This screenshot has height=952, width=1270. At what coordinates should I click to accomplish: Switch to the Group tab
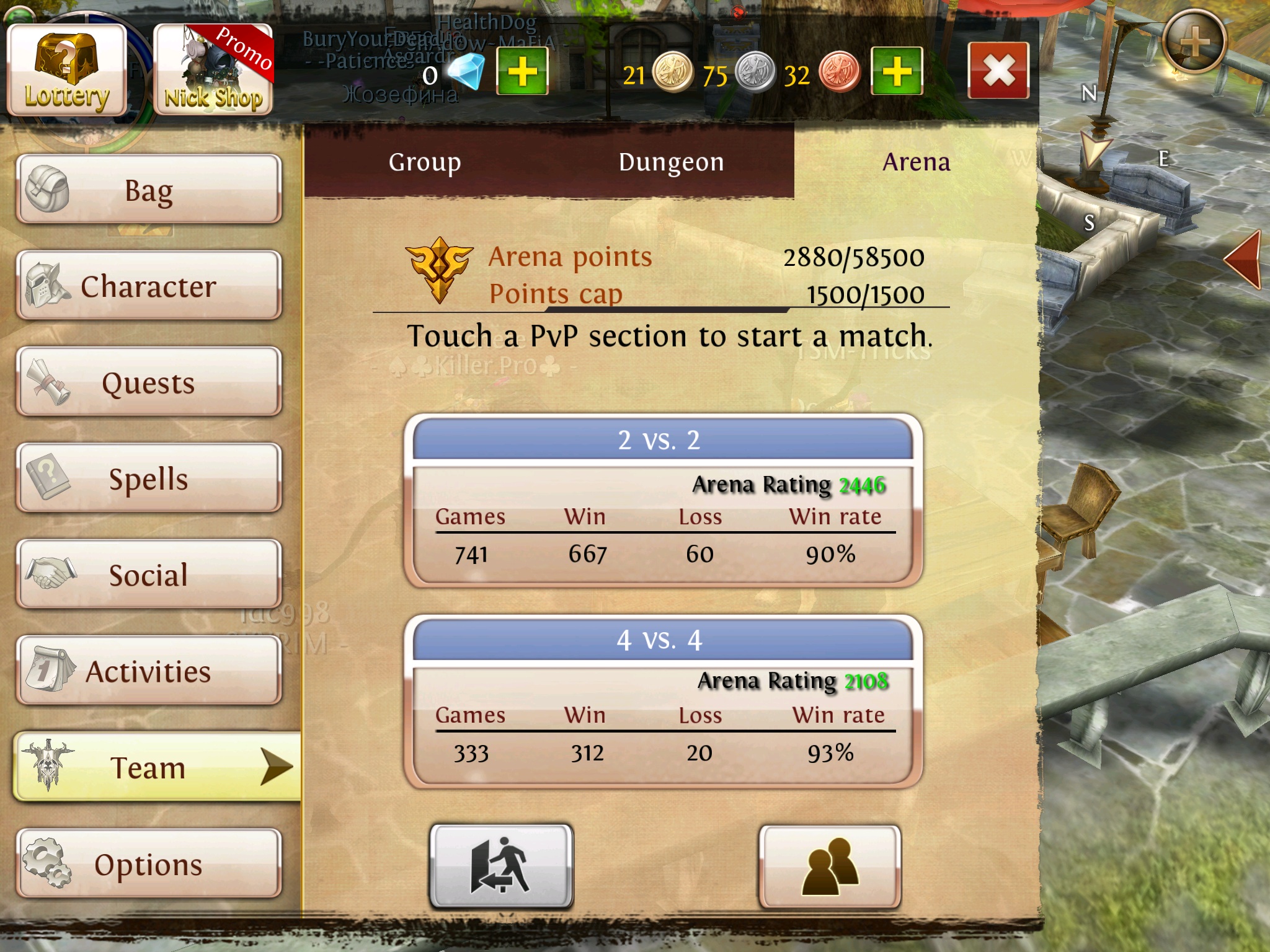pos(425,162)
